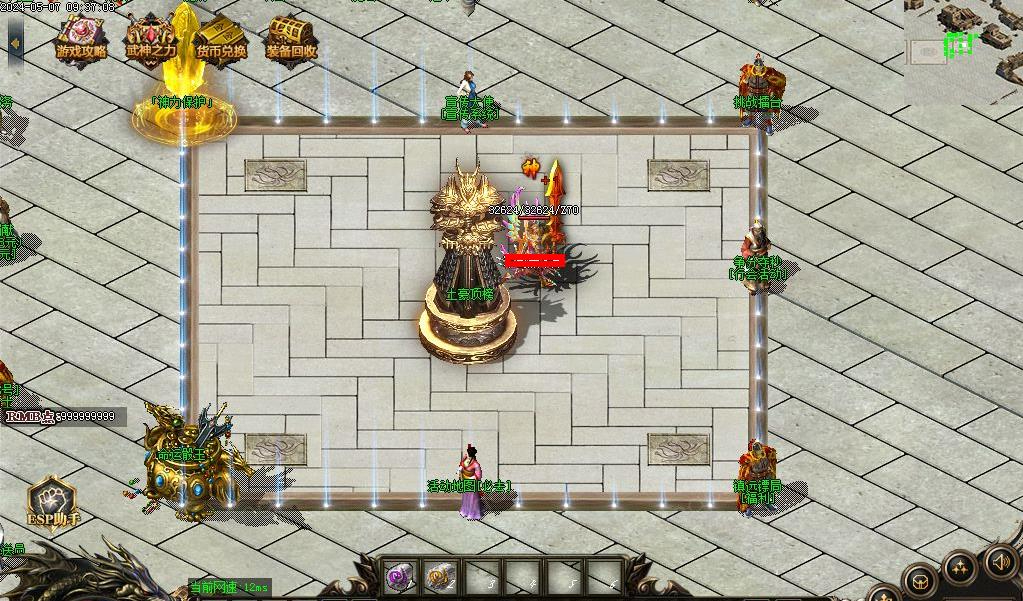The image size is (1023, 601).
Task: Click the three-dot round button
Action: click(961, 569)
